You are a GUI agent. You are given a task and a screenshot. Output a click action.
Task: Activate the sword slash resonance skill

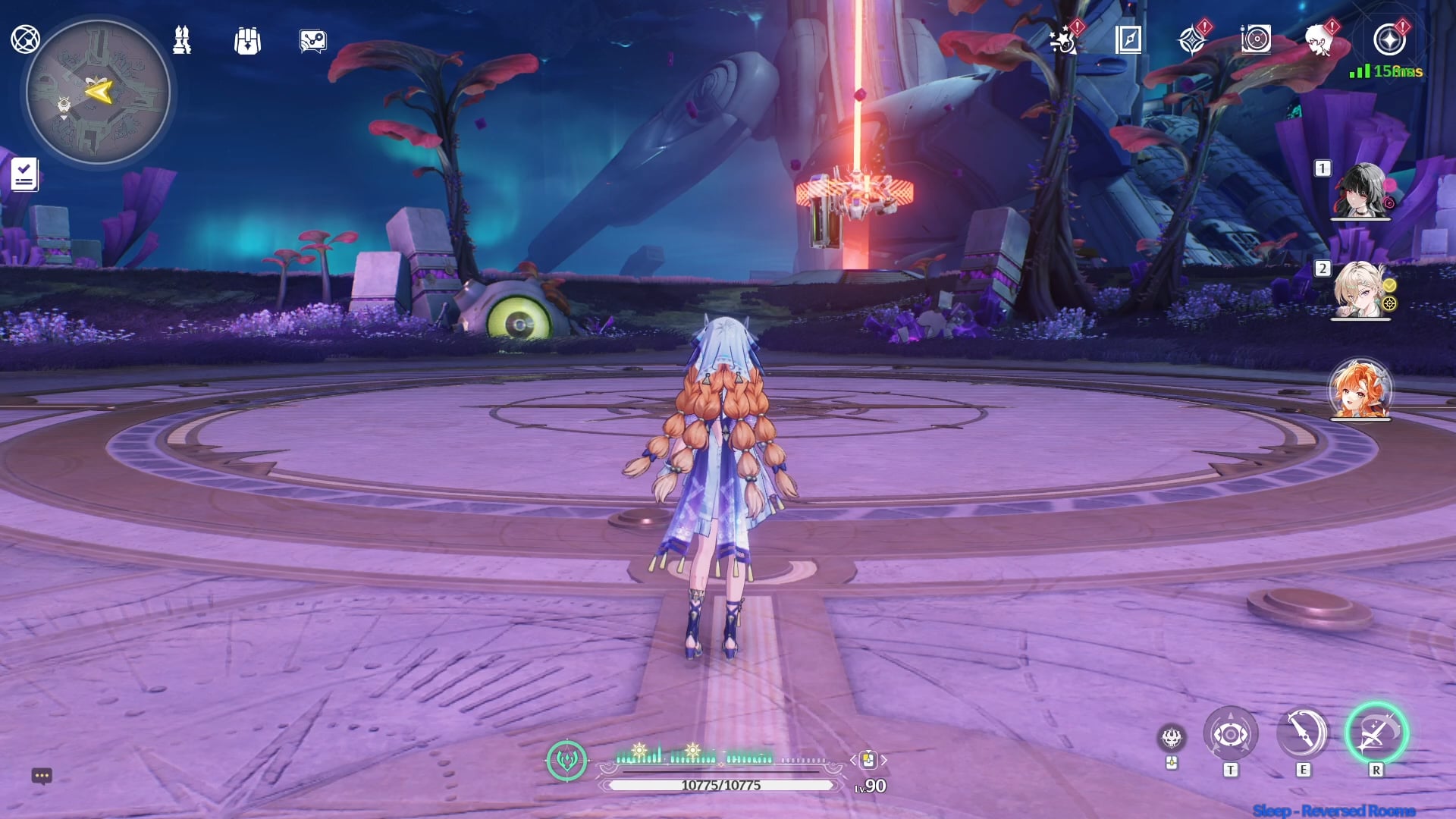coord(1303,734)
